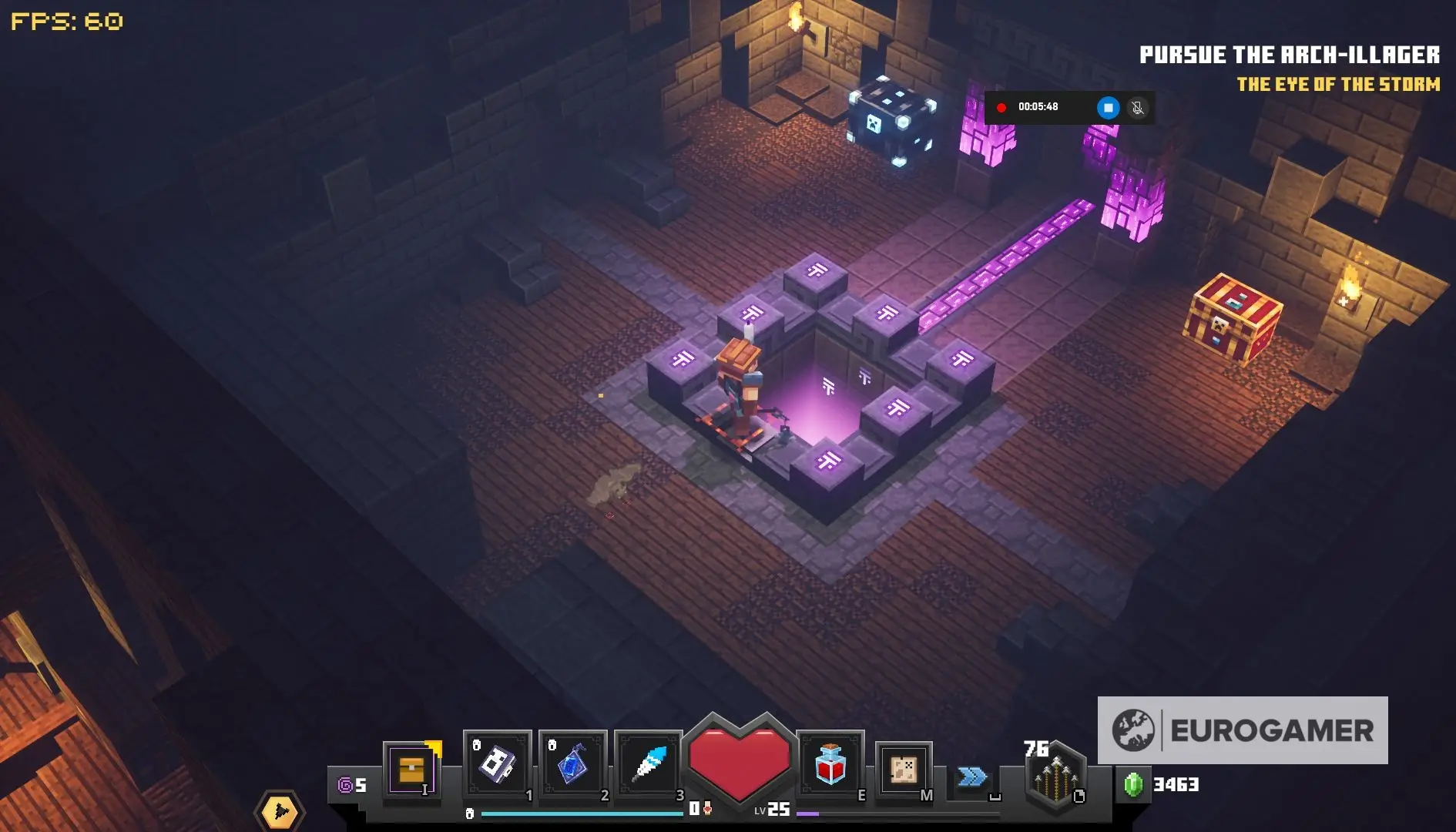Activate the artifact in hotbar slot 1
1456x832 pixels.
498,765
